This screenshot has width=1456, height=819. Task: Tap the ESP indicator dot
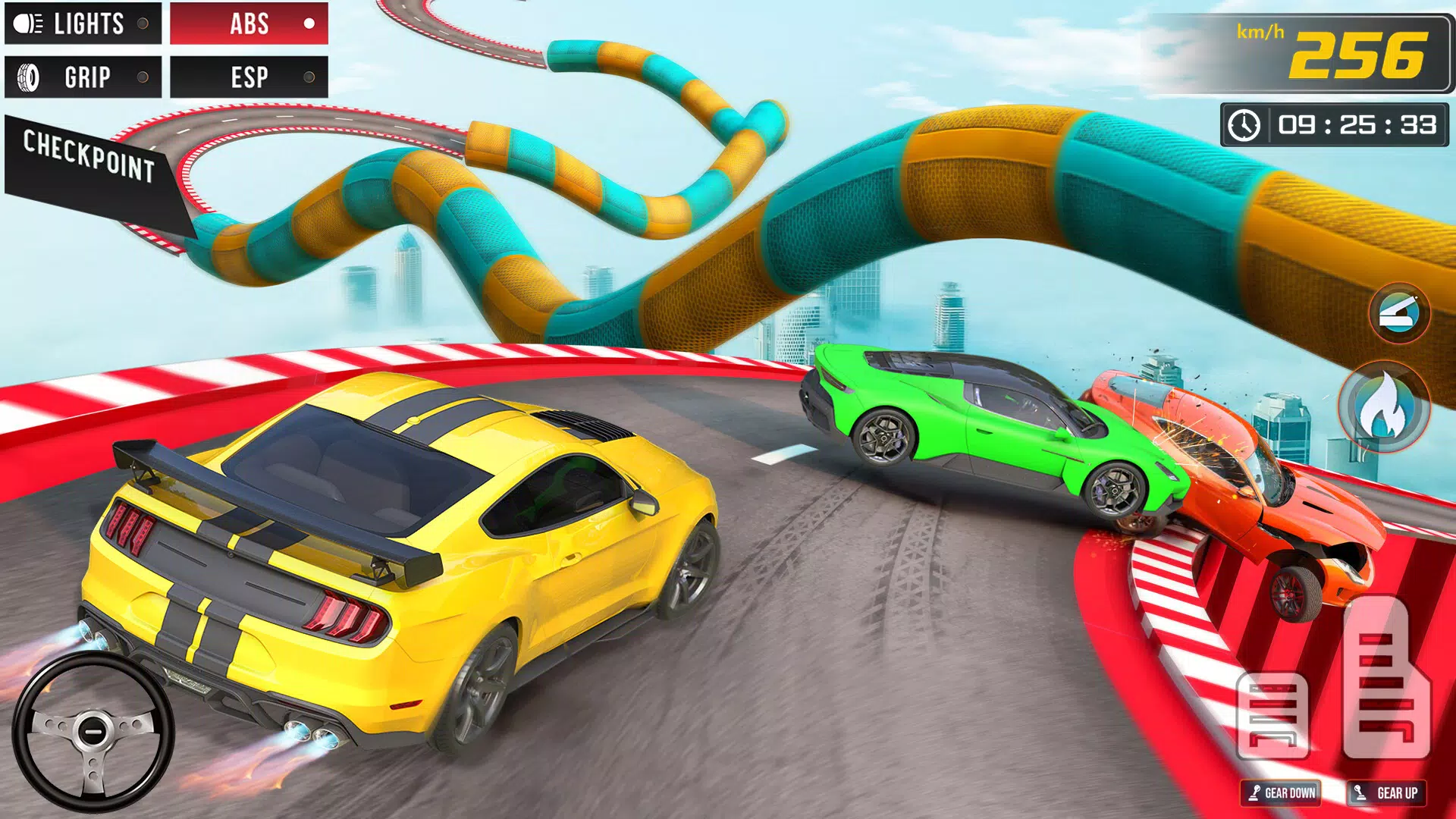(x=309, y=77)
